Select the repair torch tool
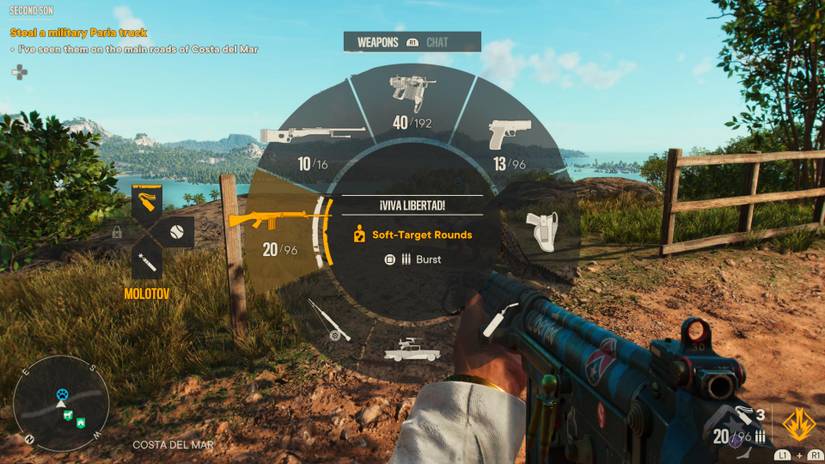The width and height of the screenshot is (825, 464). 494,320
